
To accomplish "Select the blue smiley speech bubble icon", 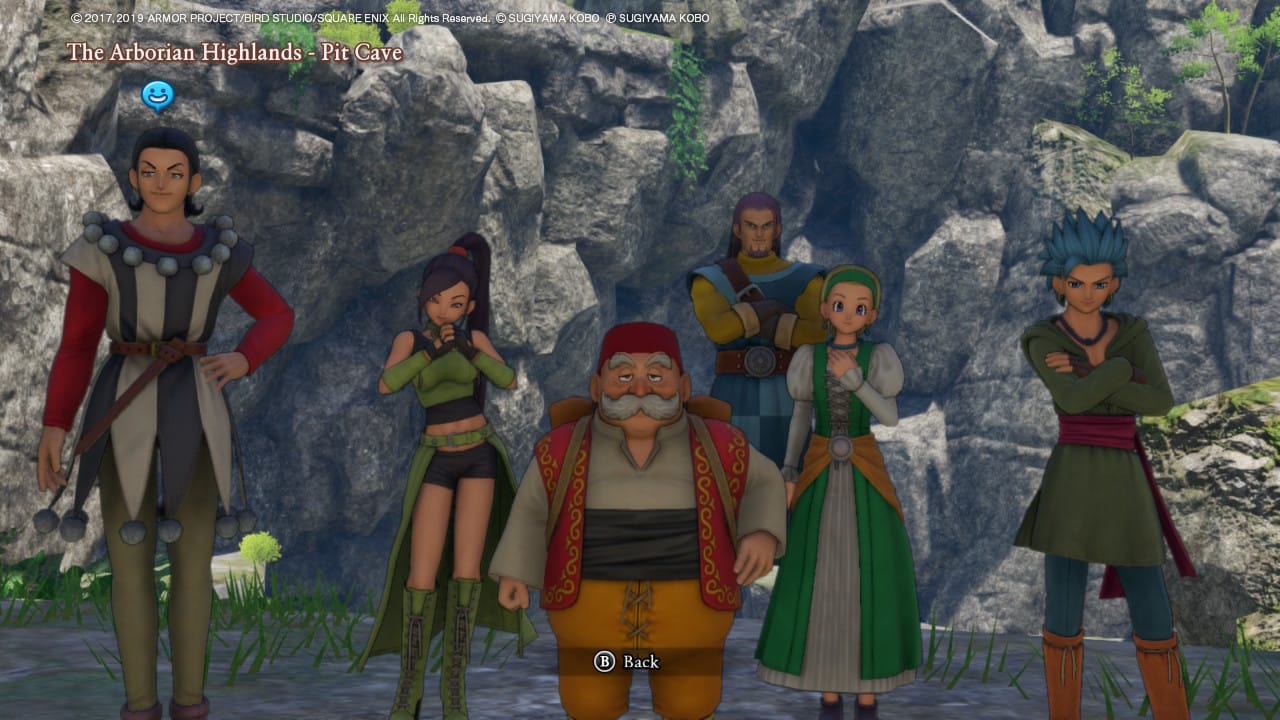I will click(157, 96).
